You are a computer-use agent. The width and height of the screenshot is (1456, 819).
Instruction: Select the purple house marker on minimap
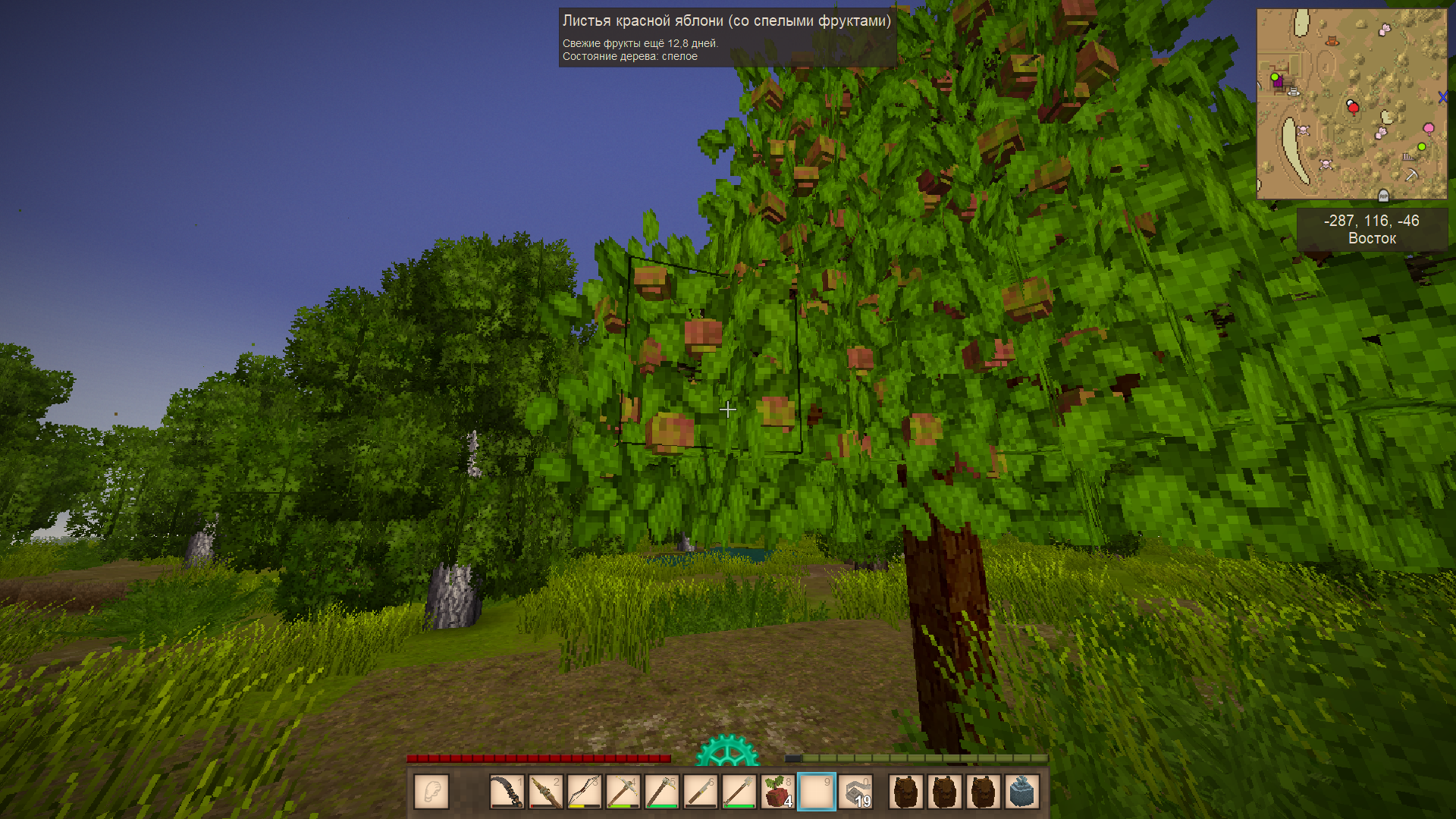click(1279, 82)
